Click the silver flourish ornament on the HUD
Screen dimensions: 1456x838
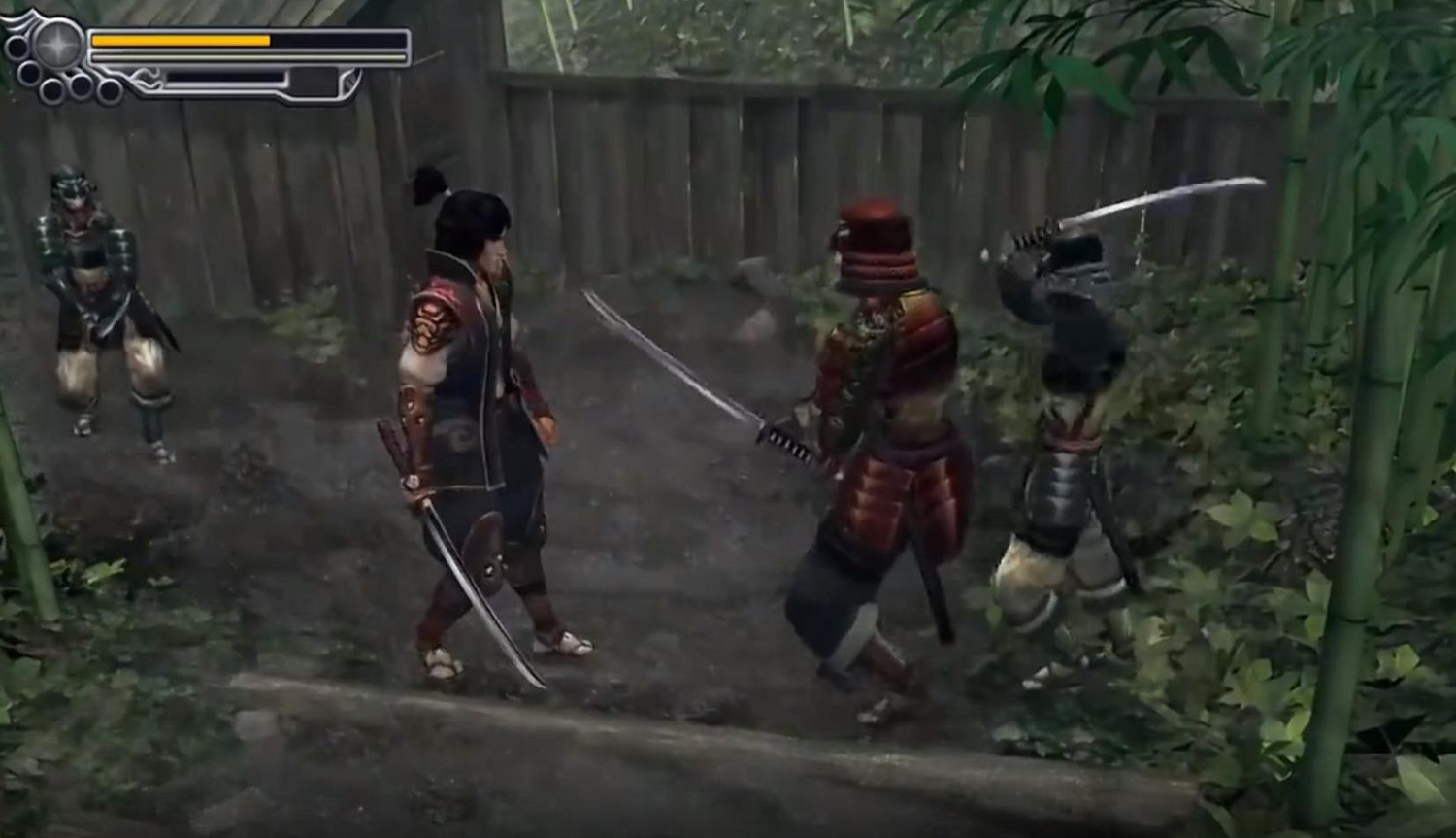148,77
